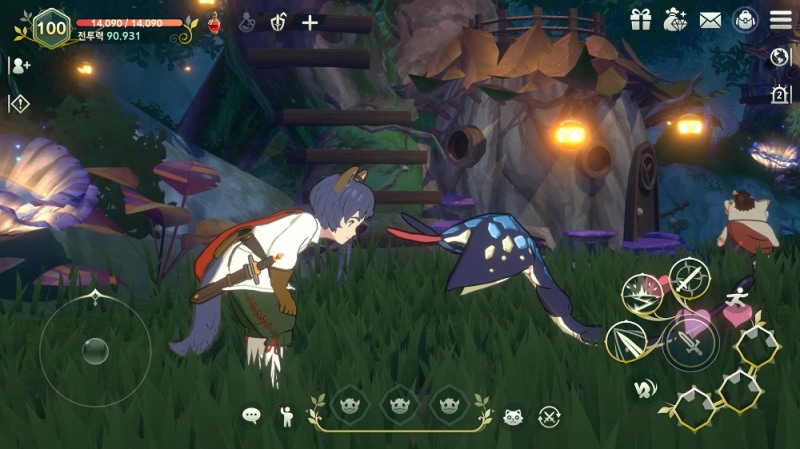Open the chat speech bubble
The image size is (800, 449).
[251, 414]
